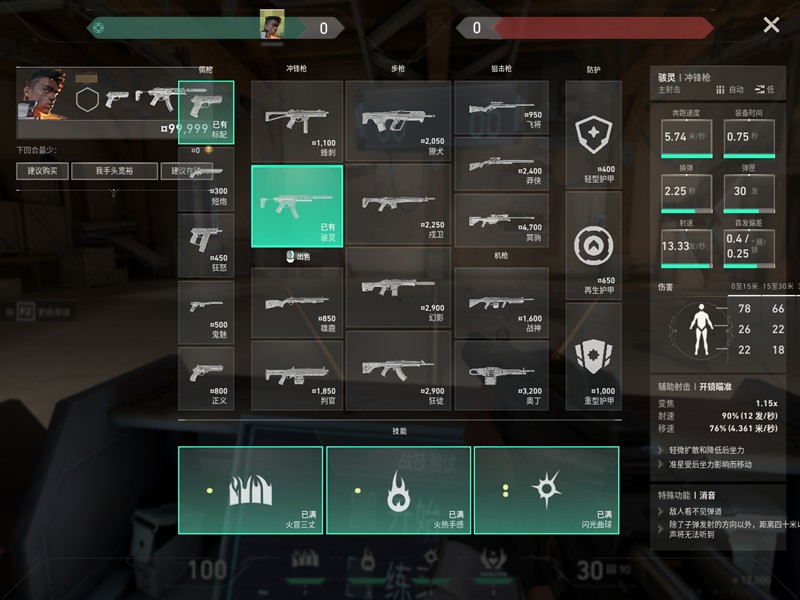Choose the 战神 machine gun
The width and height of the screenshot is (800, 600).
click(501, 303)
